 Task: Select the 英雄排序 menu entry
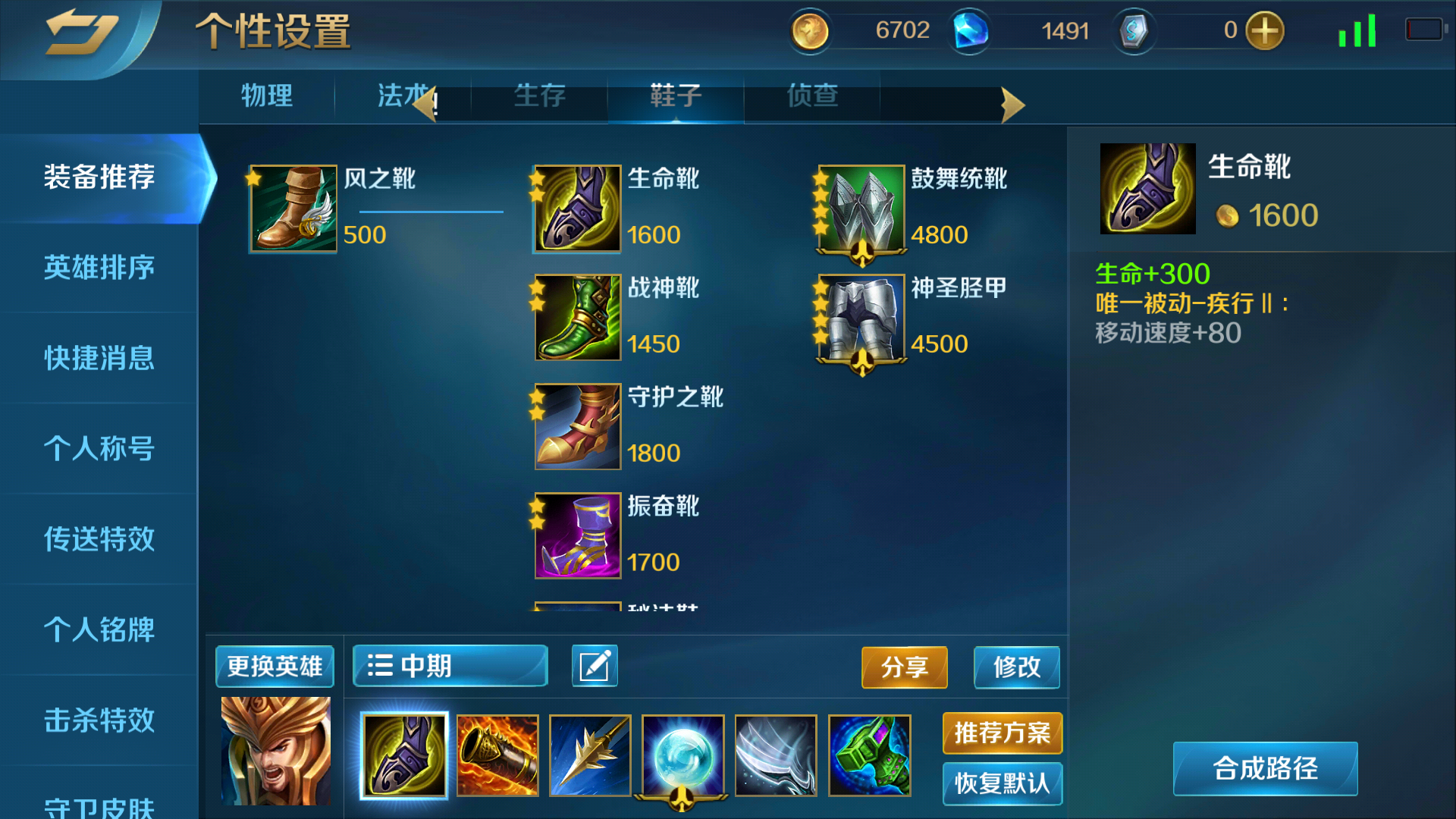tap(99, 268)
